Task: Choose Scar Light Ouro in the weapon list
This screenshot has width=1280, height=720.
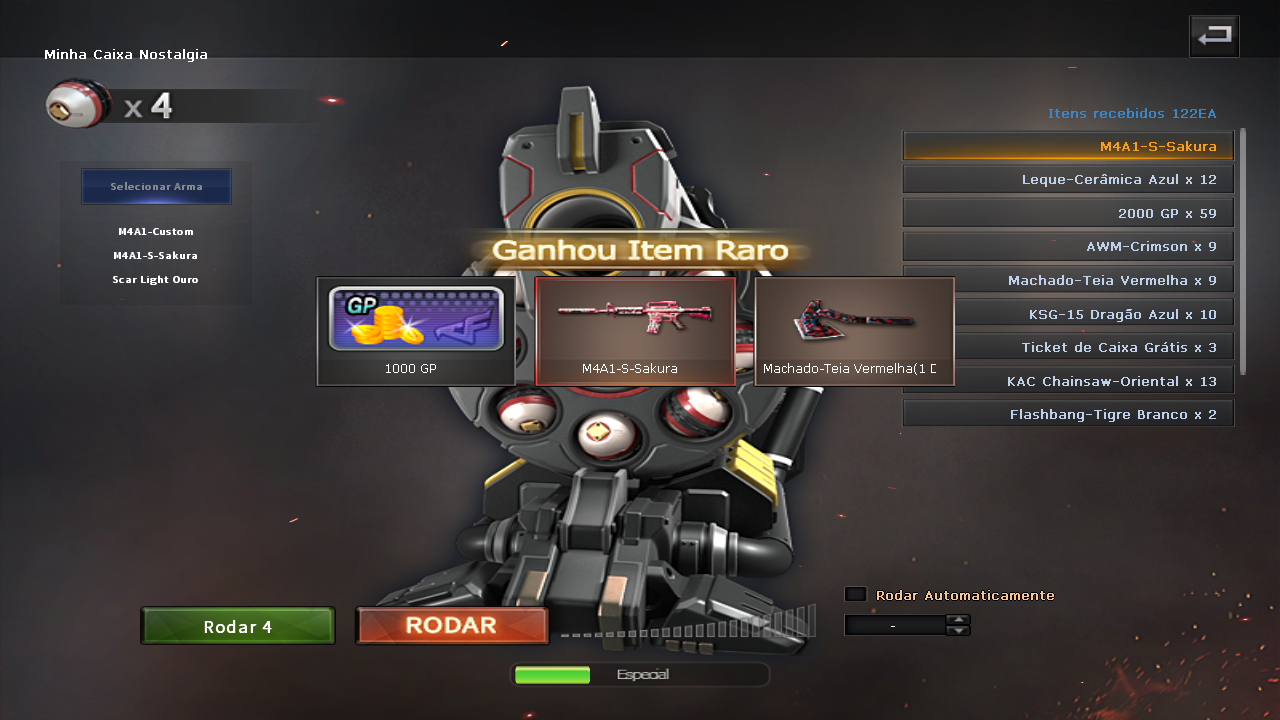Action: pyautogui.click(x=156, y=280)
